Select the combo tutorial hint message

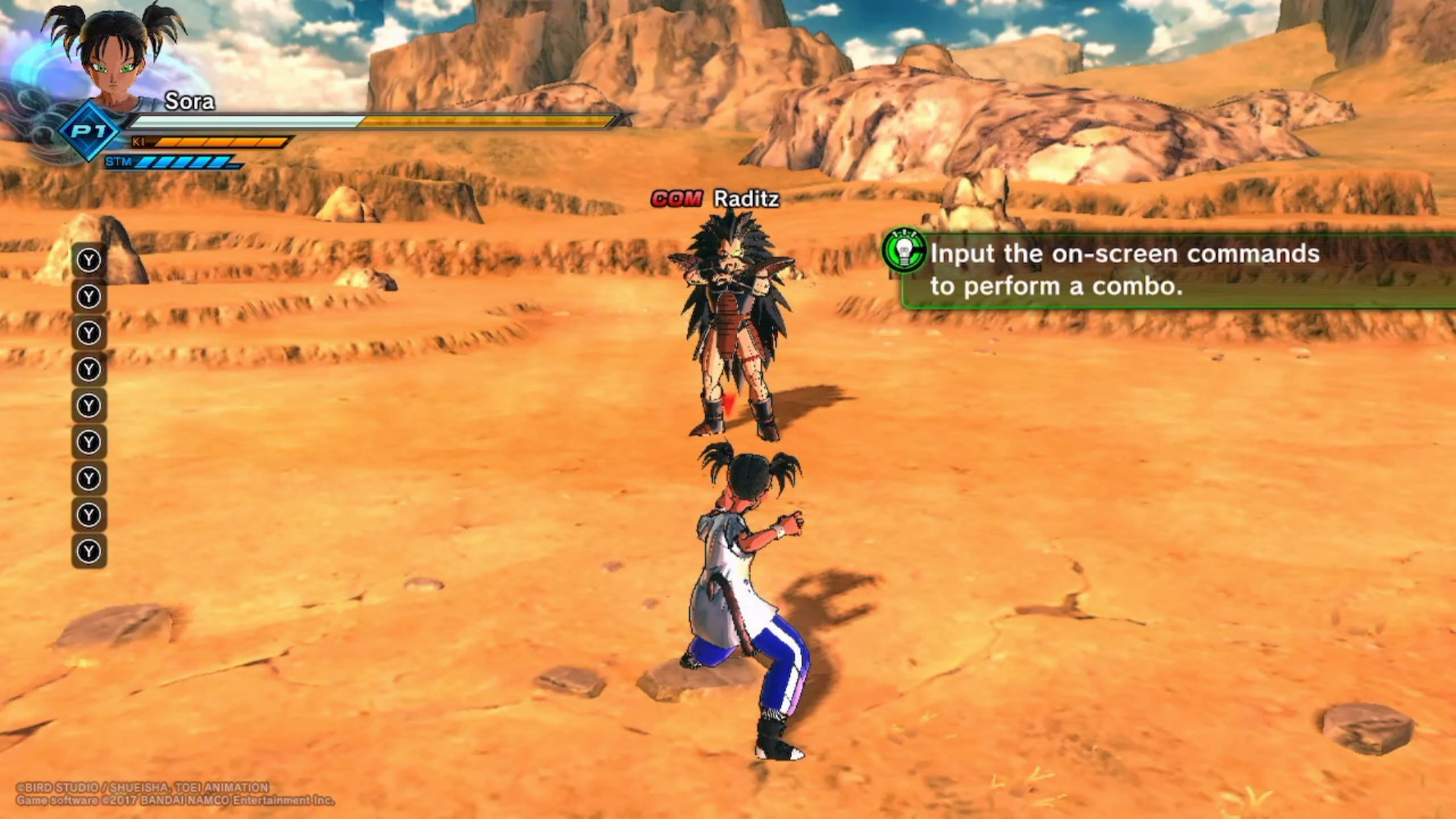tap(1124, 269)
